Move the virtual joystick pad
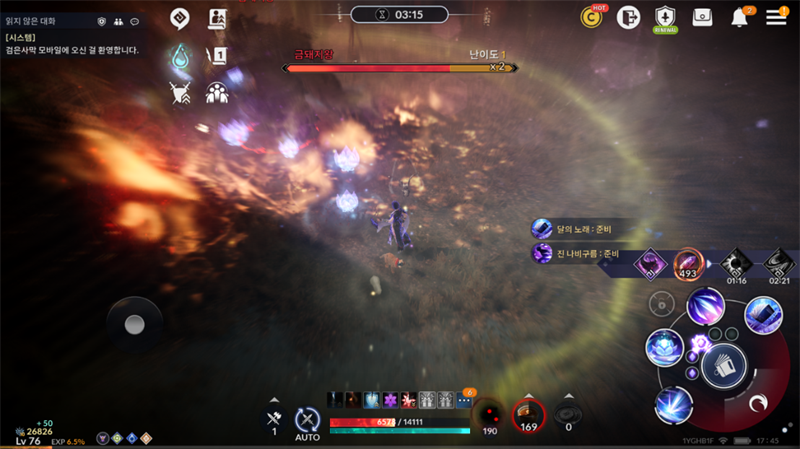Screen dimensions: 800x449 point(134,324)
